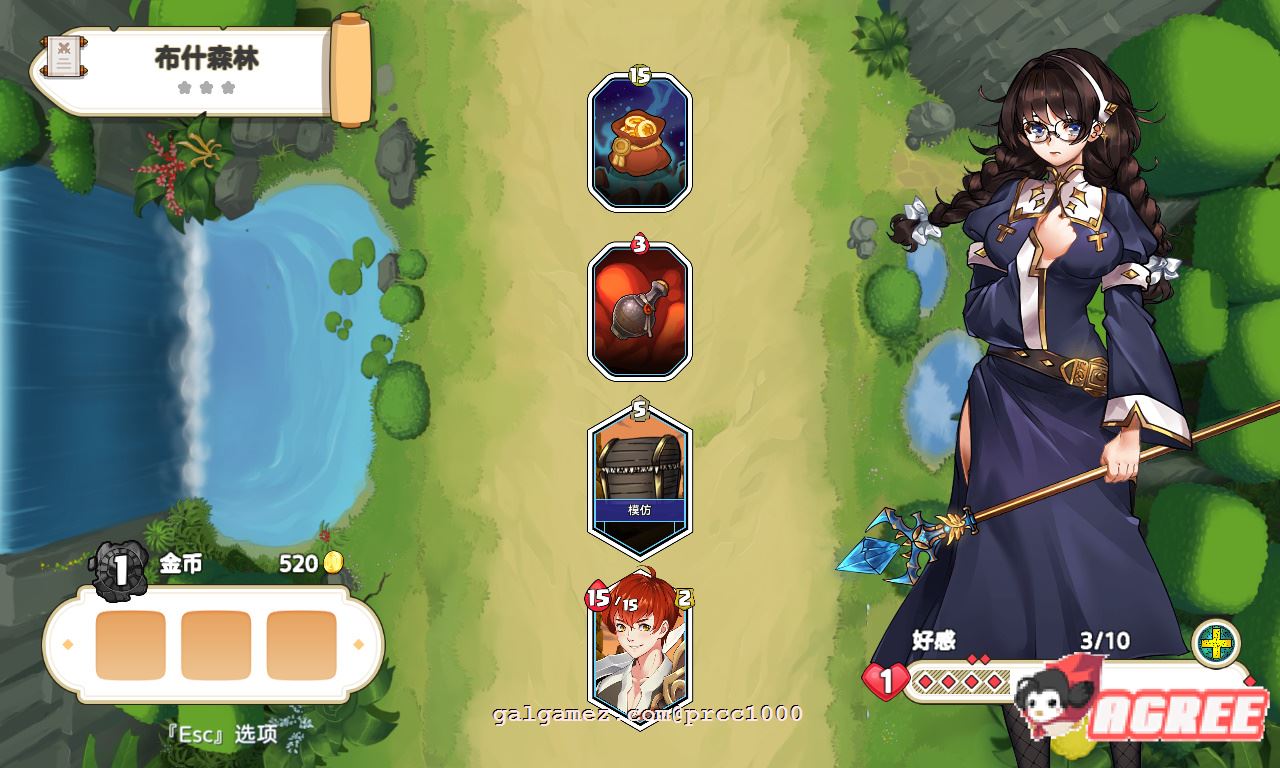Image resolution: width=1280 pixels, height=768 pixels.
Task: Select the red potion card costing 3
Action: click(x=638, y=310)
